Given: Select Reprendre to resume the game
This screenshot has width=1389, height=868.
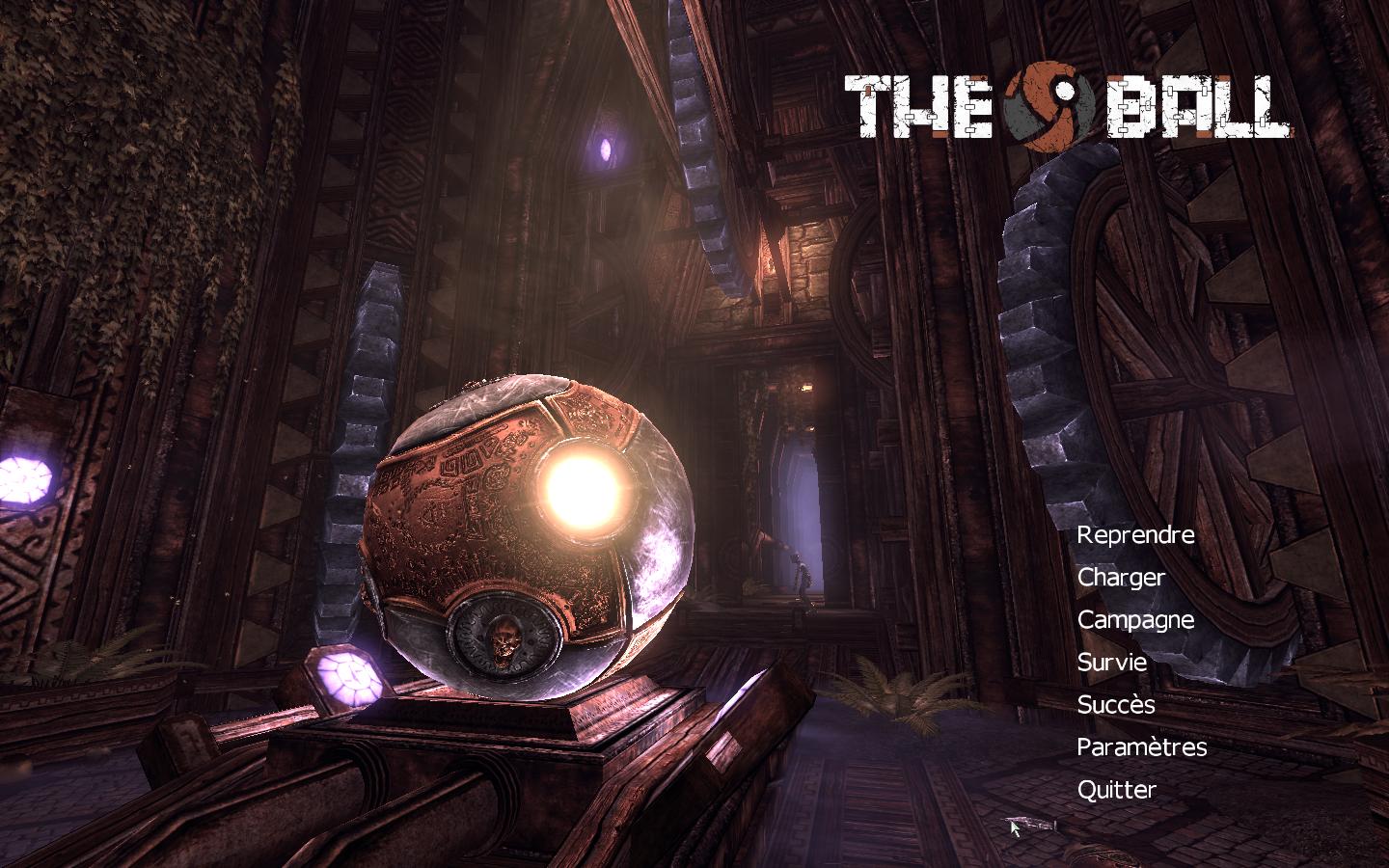Looking at the screenshot, I should [x=1135, y=535].
